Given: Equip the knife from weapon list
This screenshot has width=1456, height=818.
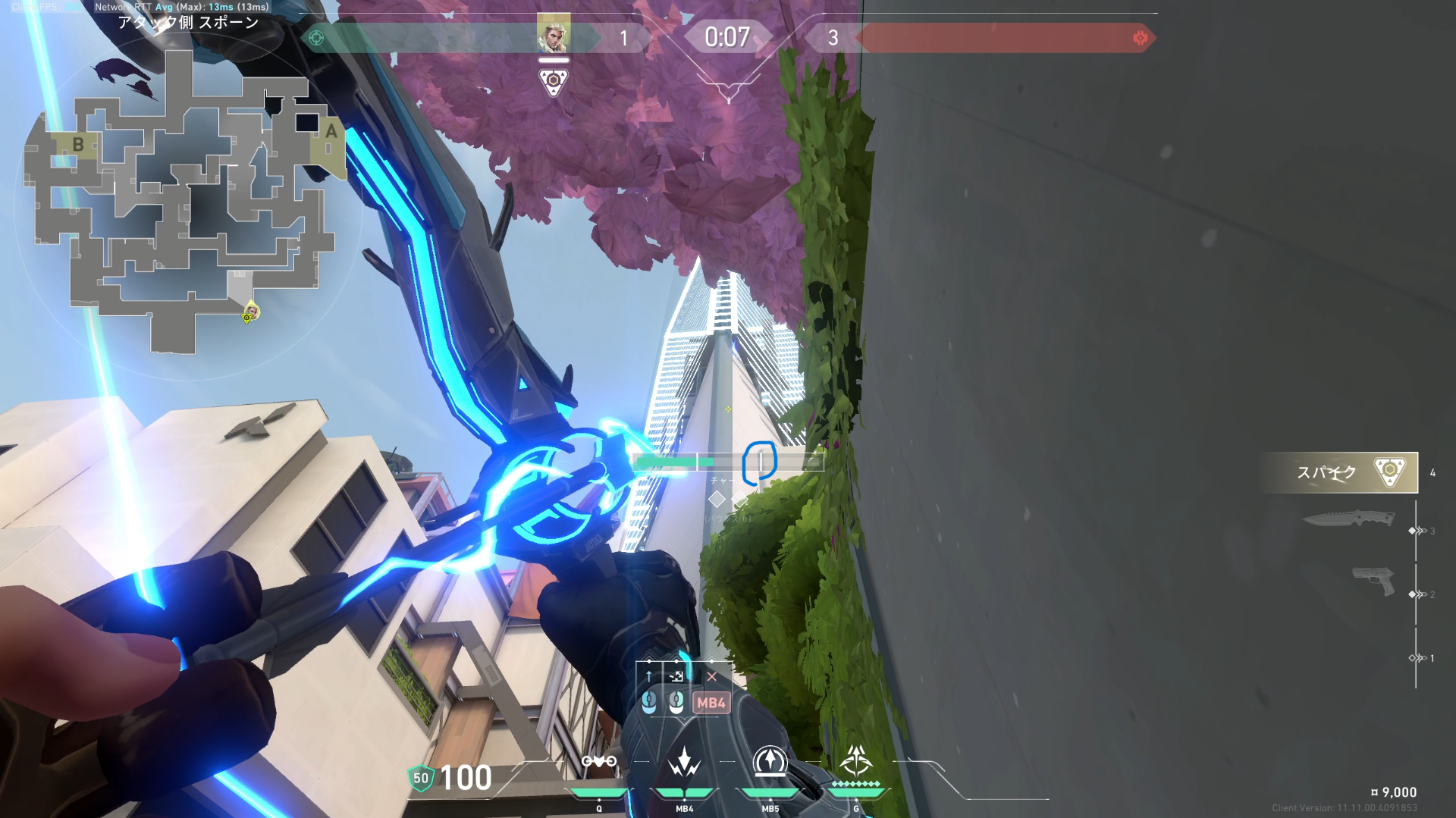Looking at the screenshot, I should tap(1348, 519).
